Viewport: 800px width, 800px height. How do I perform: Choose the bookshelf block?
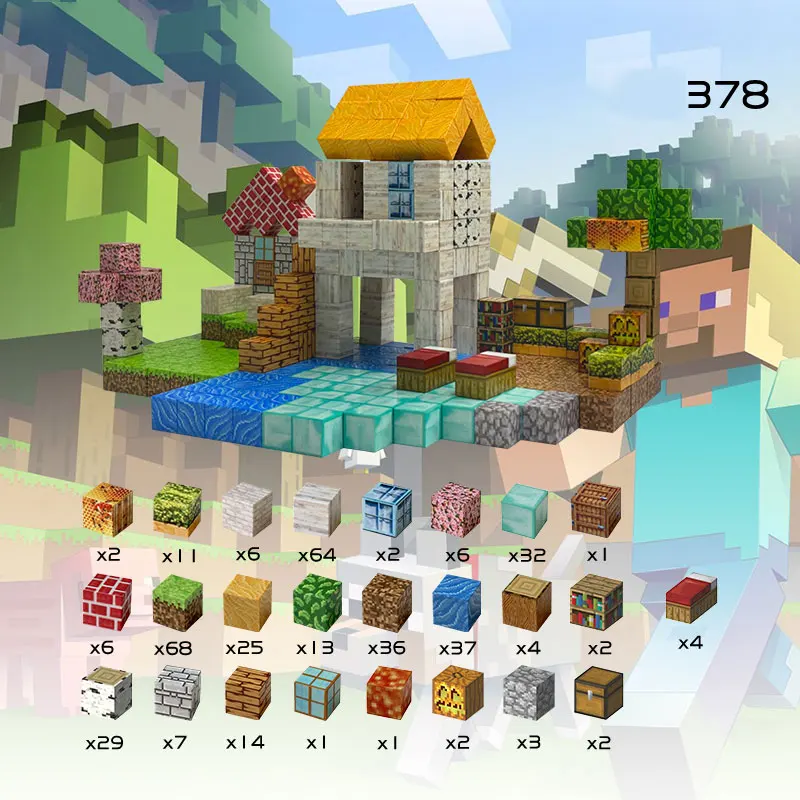click(597, 602)
